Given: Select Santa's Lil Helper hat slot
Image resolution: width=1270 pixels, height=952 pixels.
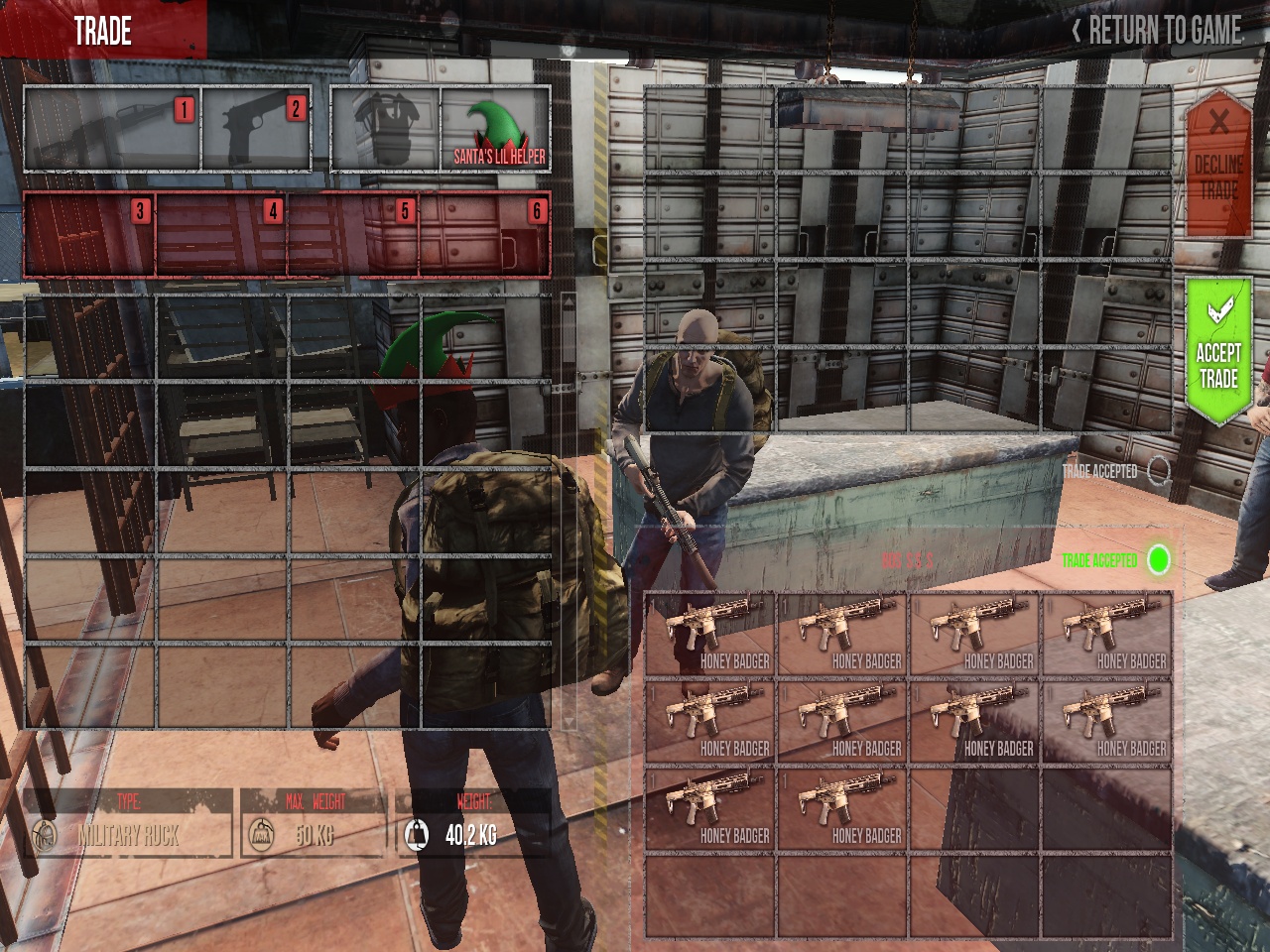Looking at the screenshot, I should tap(495, 130).
